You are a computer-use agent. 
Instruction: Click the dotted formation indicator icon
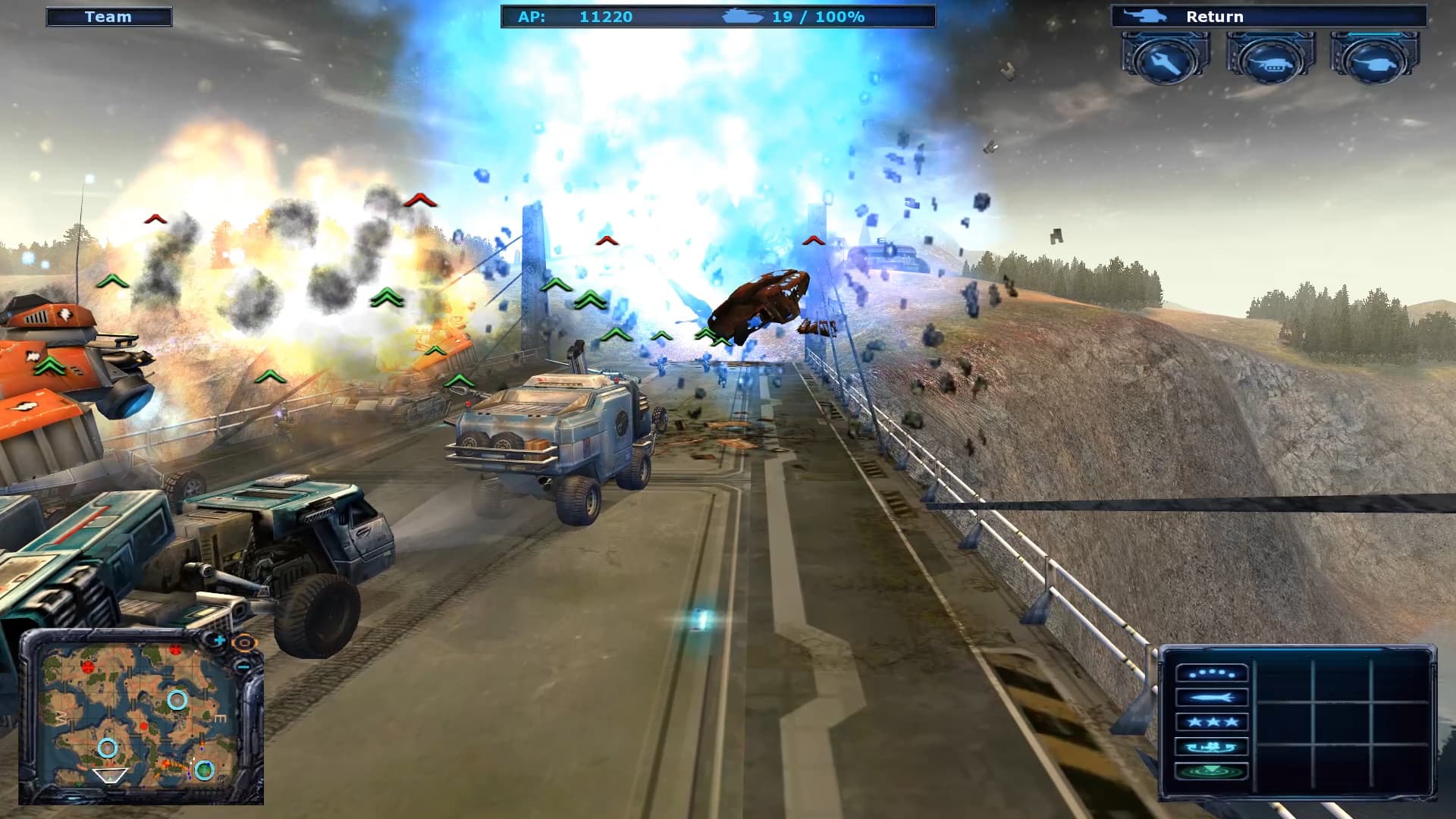click(1211, 674)
